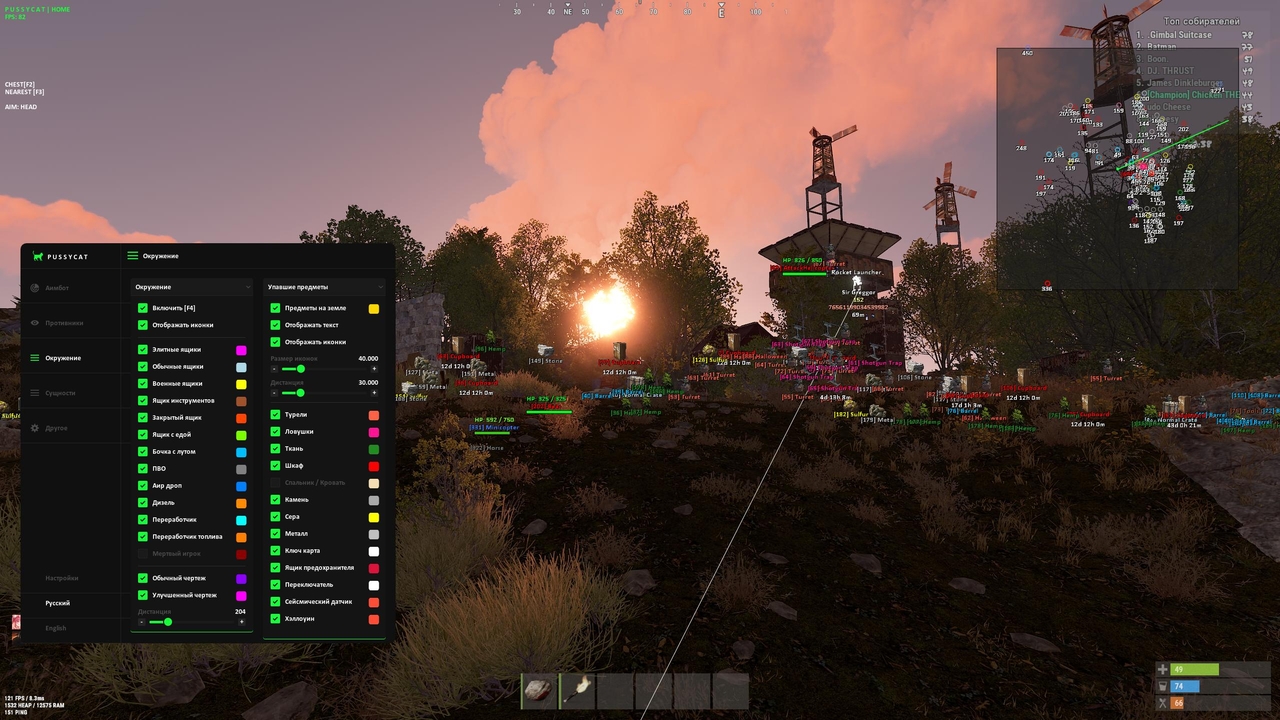
Task: Enable the Мертвый игрок checkbox
Action: [x=143, y=553]
